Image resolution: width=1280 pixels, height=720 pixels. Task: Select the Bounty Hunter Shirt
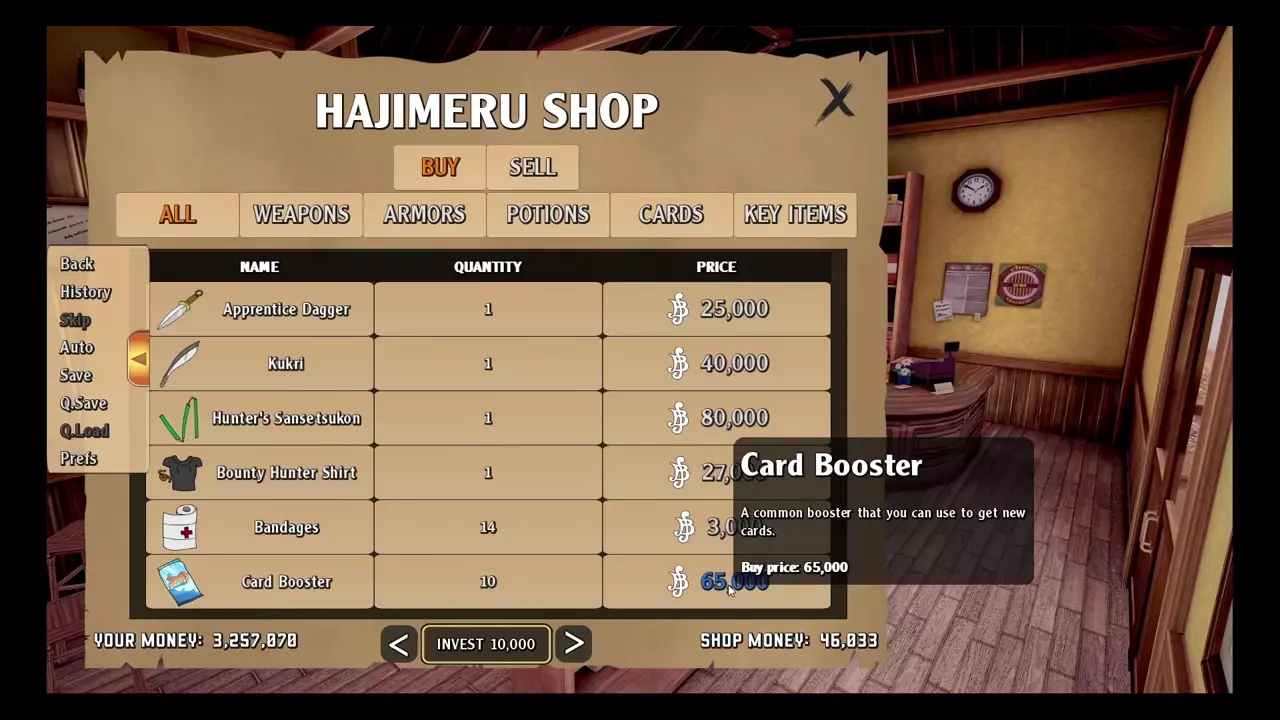(286, 473)
